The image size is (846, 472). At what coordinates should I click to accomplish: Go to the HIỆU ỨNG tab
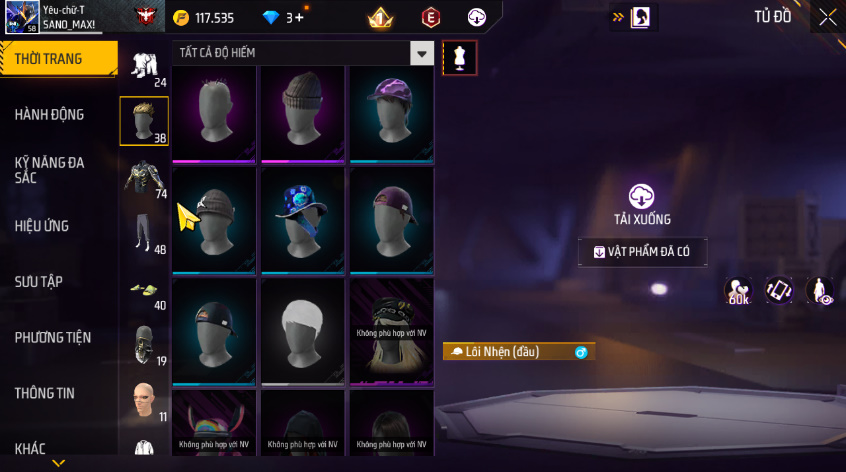click(42, 226)
